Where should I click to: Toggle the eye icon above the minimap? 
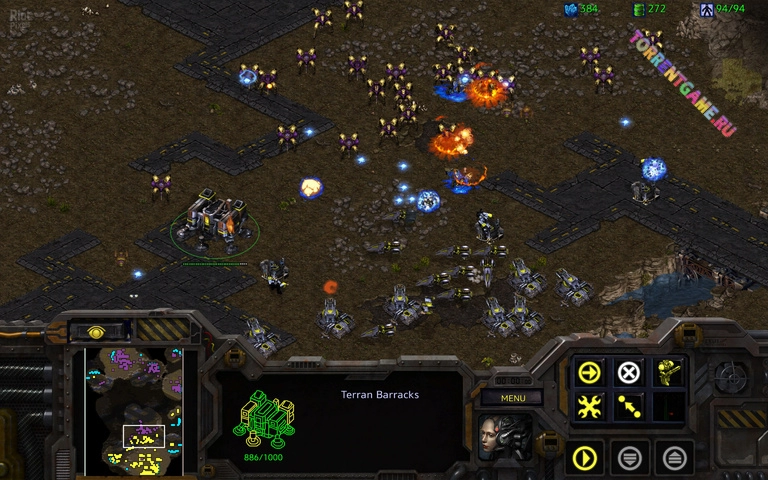coord(97,331)
